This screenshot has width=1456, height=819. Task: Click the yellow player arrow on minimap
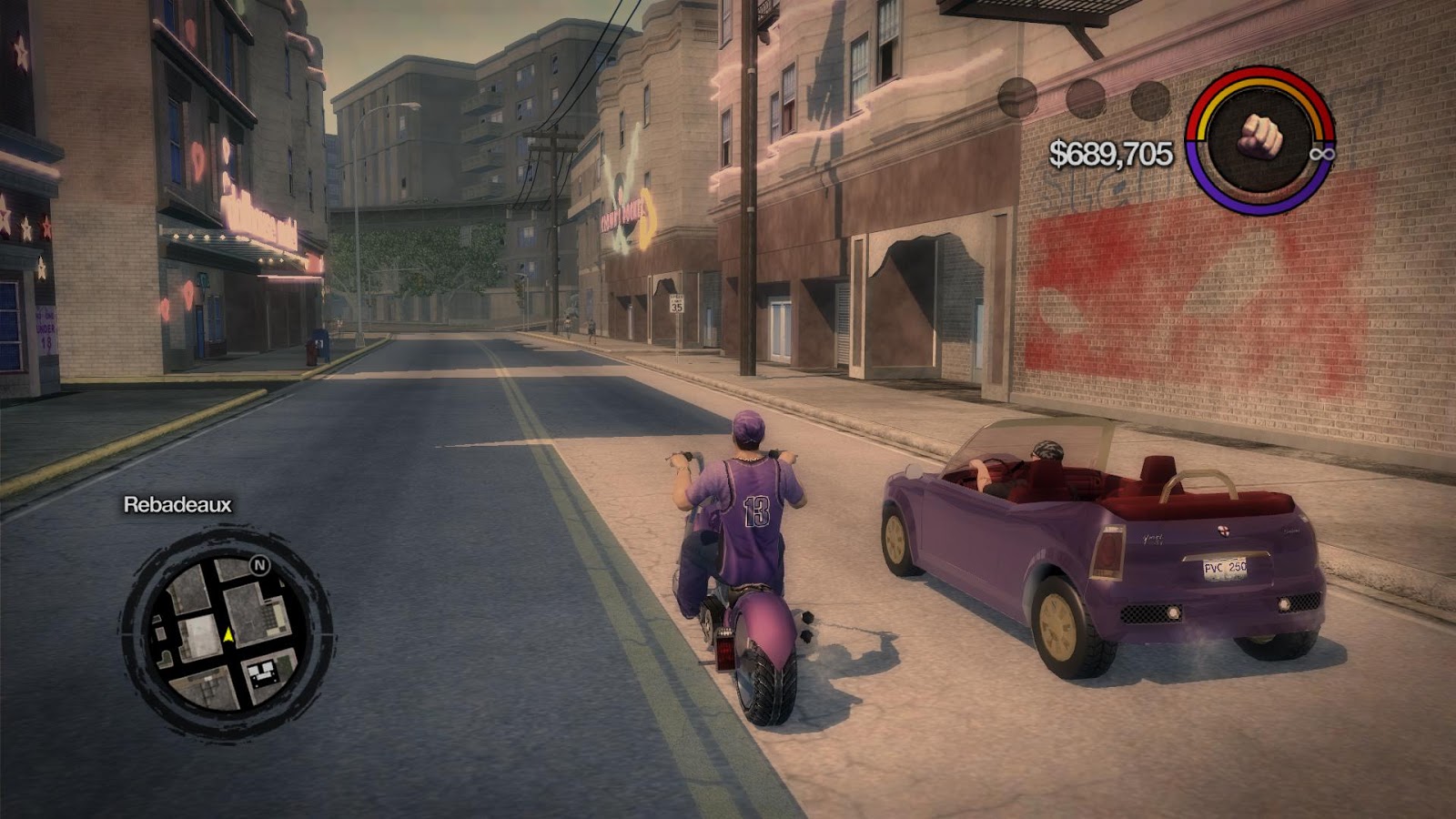tap(228, 634)
